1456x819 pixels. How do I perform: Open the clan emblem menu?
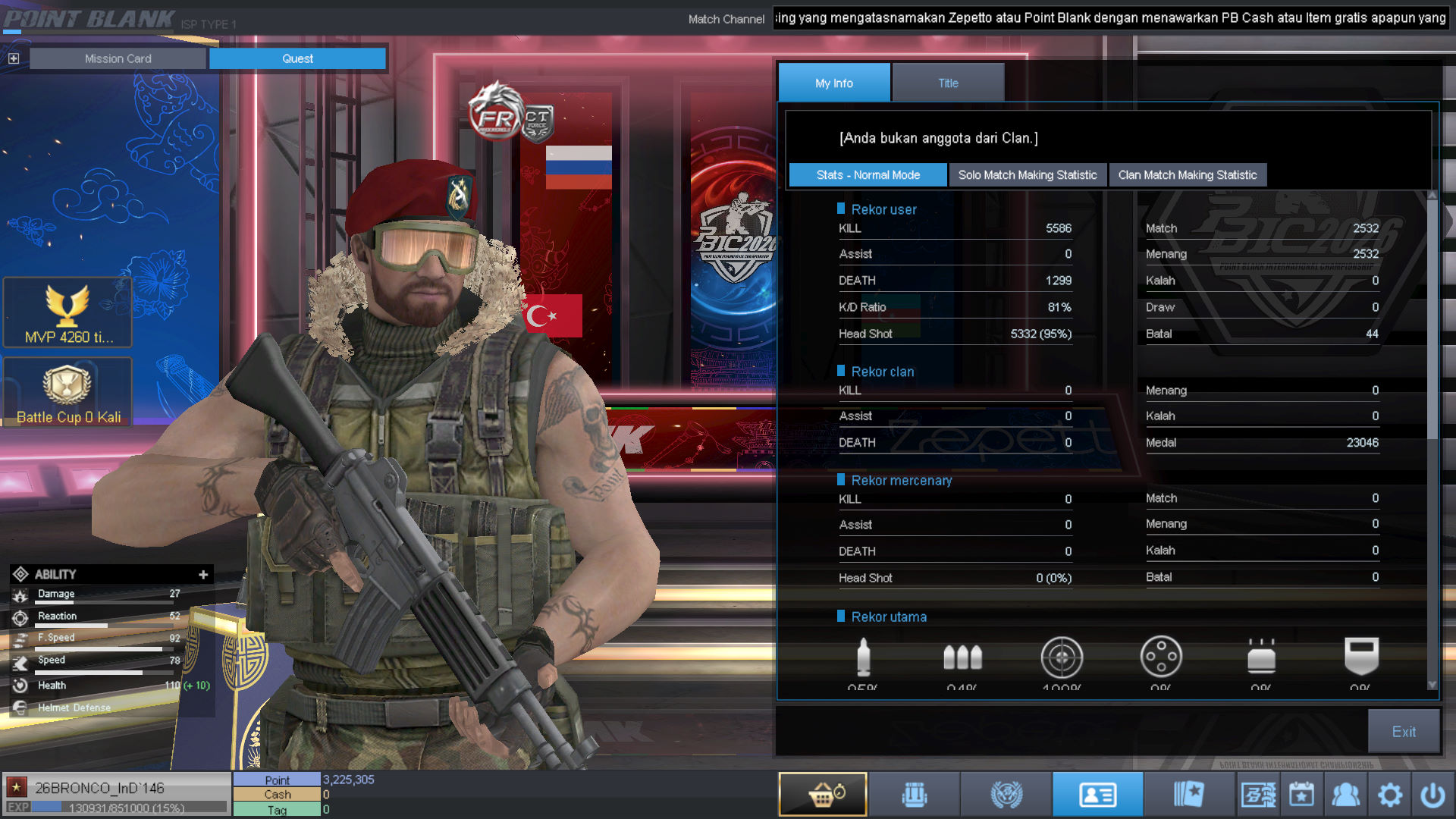pos(1006,795)
